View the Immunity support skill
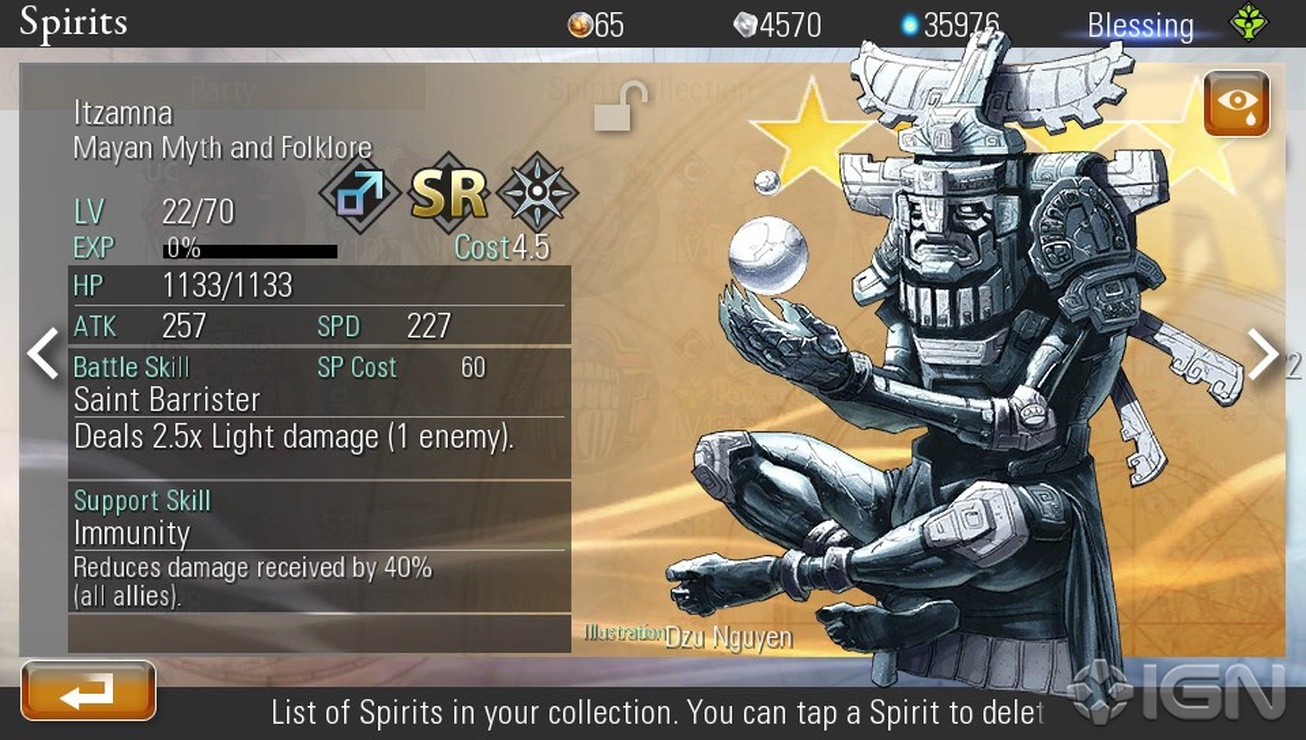Viewport: 1306px width, 740px height. (132, 533)
